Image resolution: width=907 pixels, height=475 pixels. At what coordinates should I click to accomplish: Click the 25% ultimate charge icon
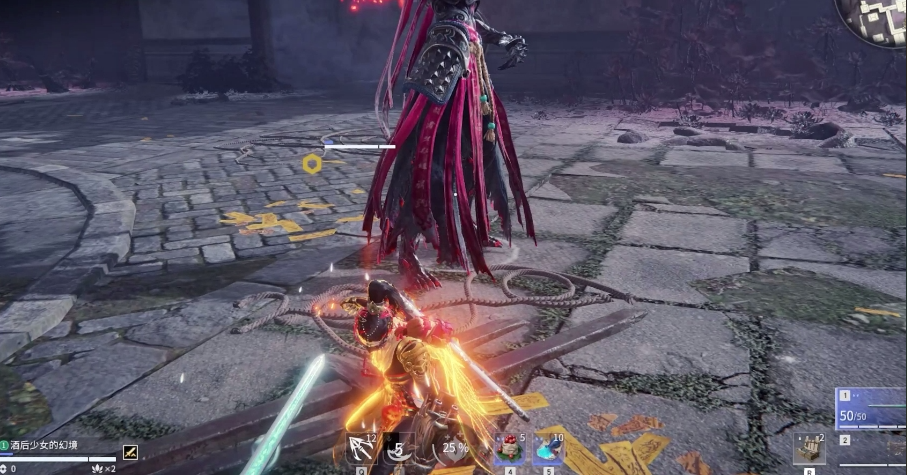click(454, 449)
